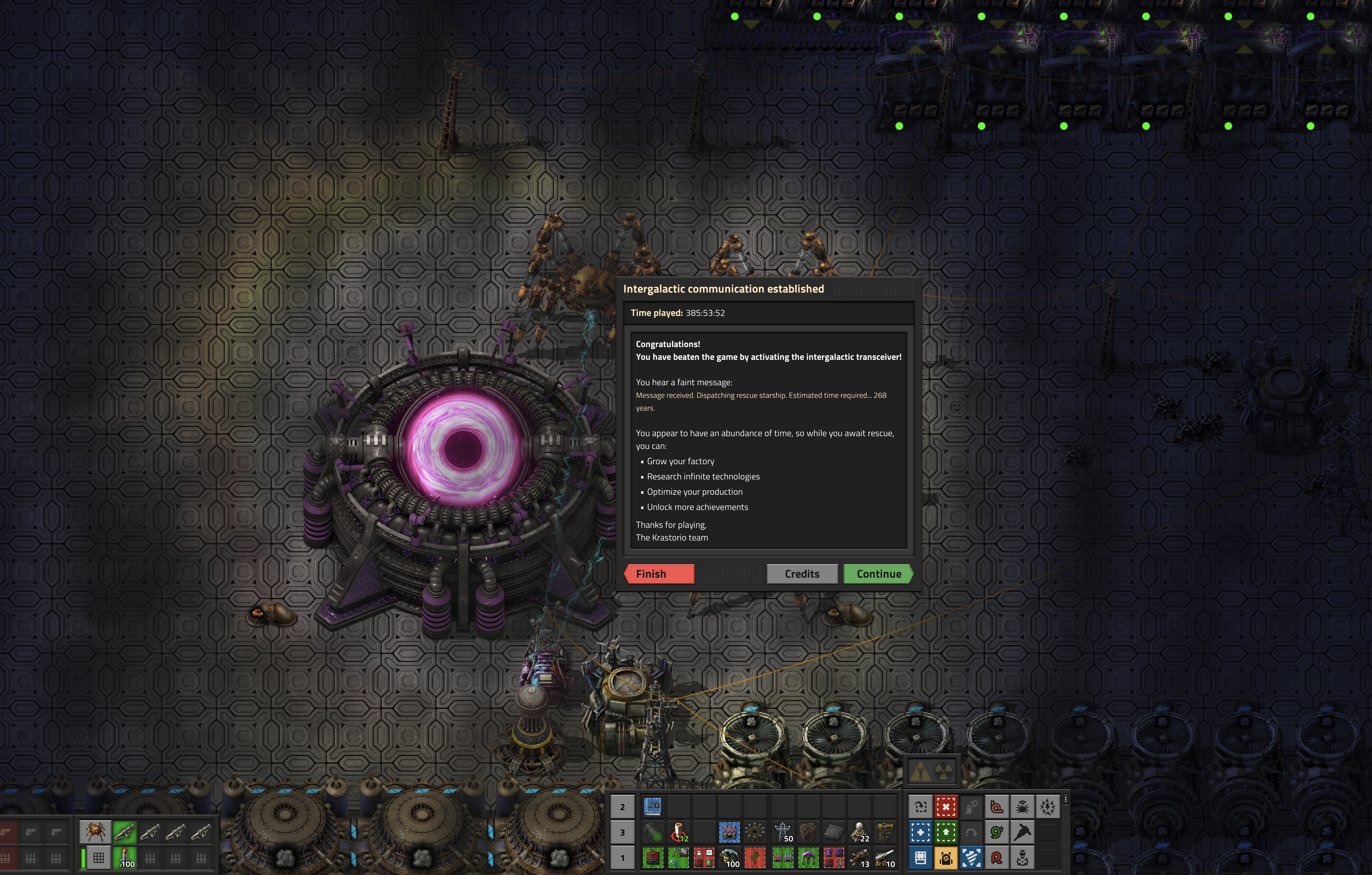1372x875 pixels.
Task: Choose Continue to keep playing
Action: (878, 574)
